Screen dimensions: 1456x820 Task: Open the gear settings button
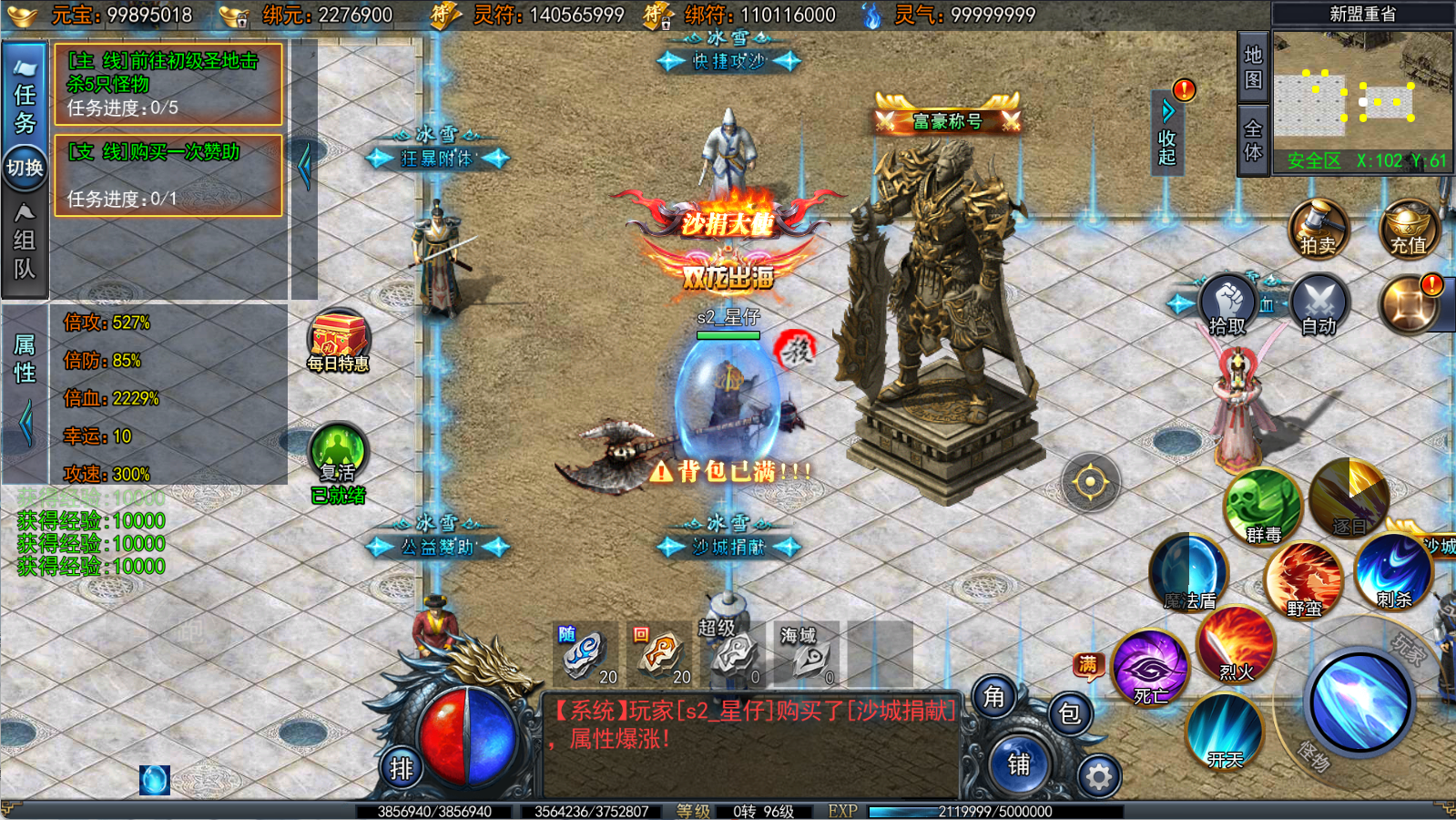coord(1099,776)
